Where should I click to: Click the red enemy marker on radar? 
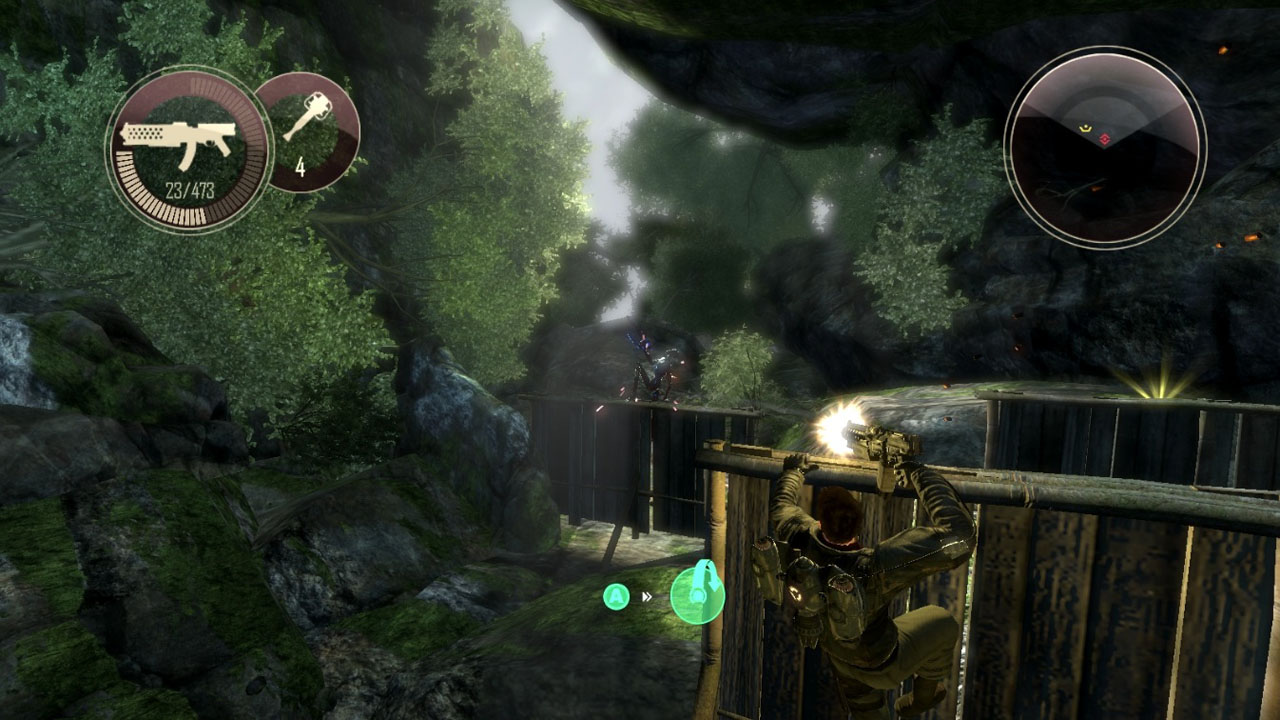(x=1104, y=138)
